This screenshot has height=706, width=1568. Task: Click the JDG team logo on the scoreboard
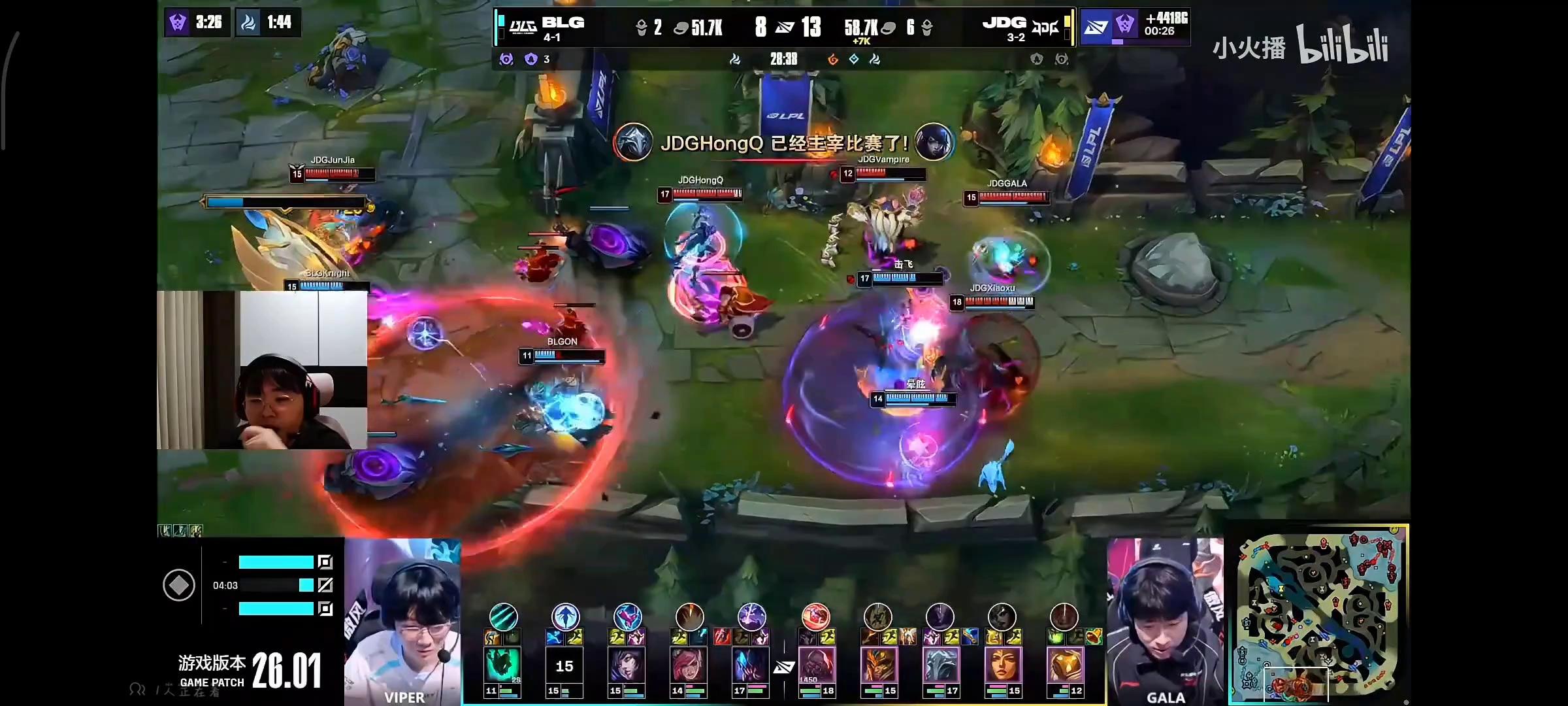tap(1045, 27)
